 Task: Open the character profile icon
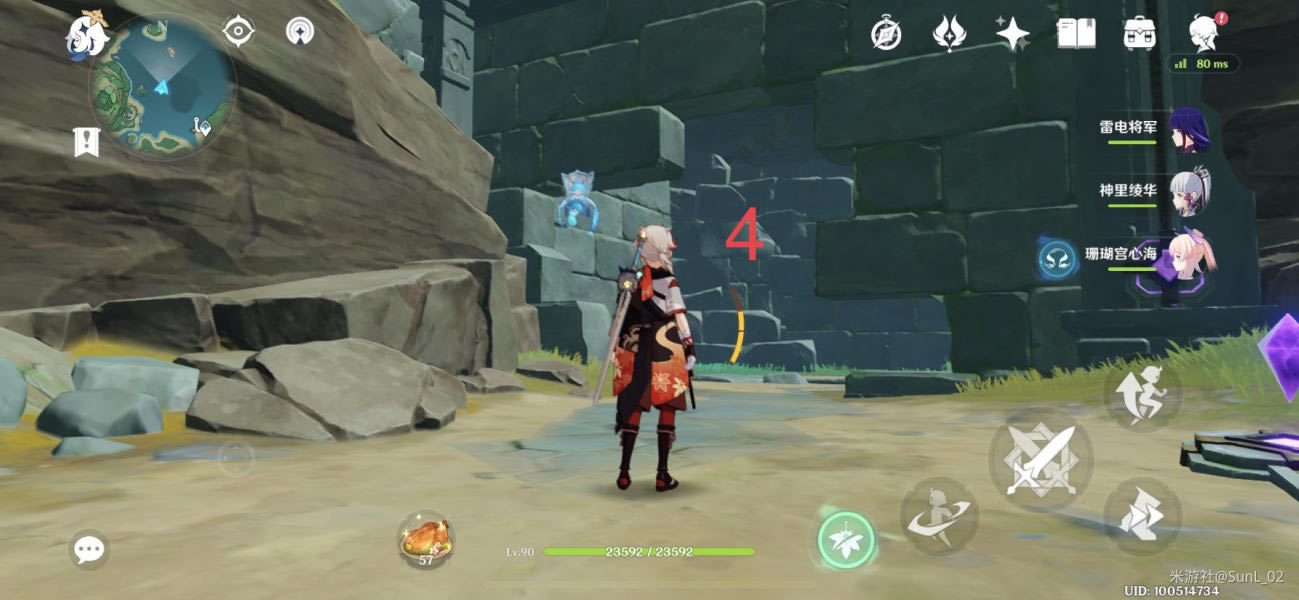(x=1204, y=34)
